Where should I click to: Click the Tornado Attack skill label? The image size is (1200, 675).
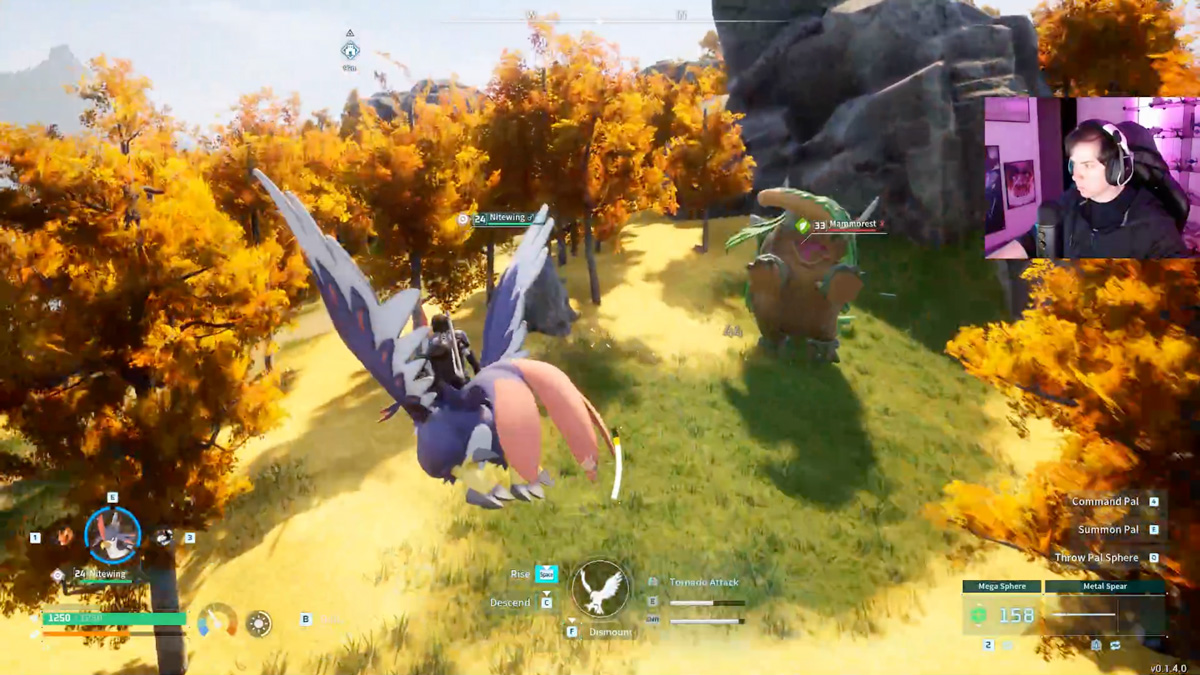(x=704, y=582)
